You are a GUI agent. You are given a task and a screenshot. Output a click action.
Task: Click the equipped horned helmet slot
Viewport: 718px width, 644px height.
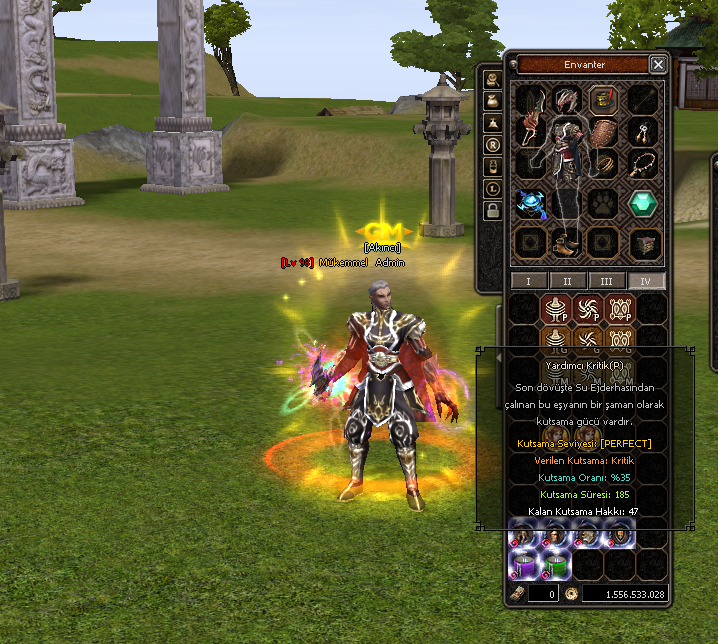tap(567, 100)
